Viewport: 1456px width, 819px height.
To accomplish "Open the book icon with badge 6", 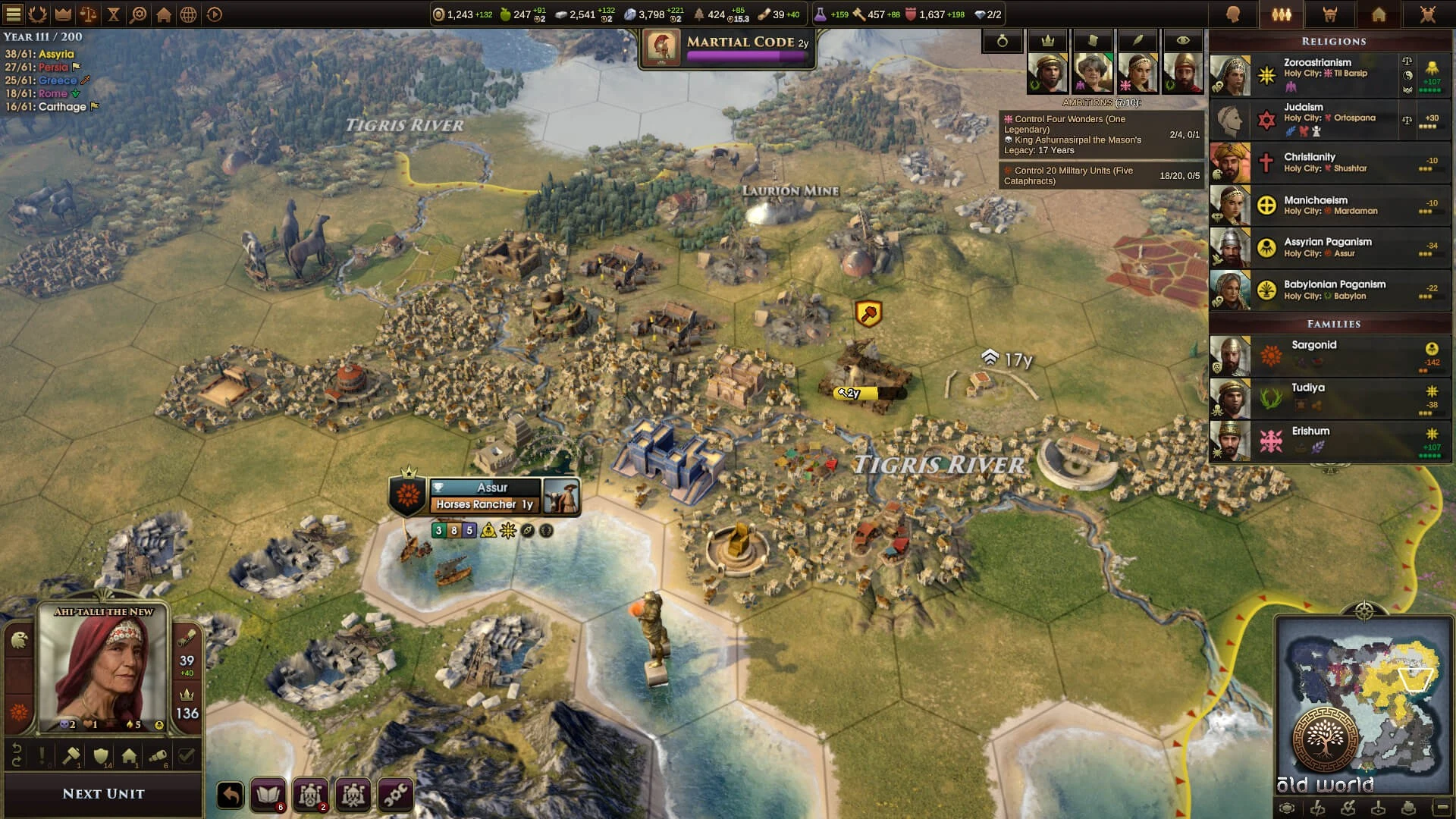I will [x=268, y=795].
